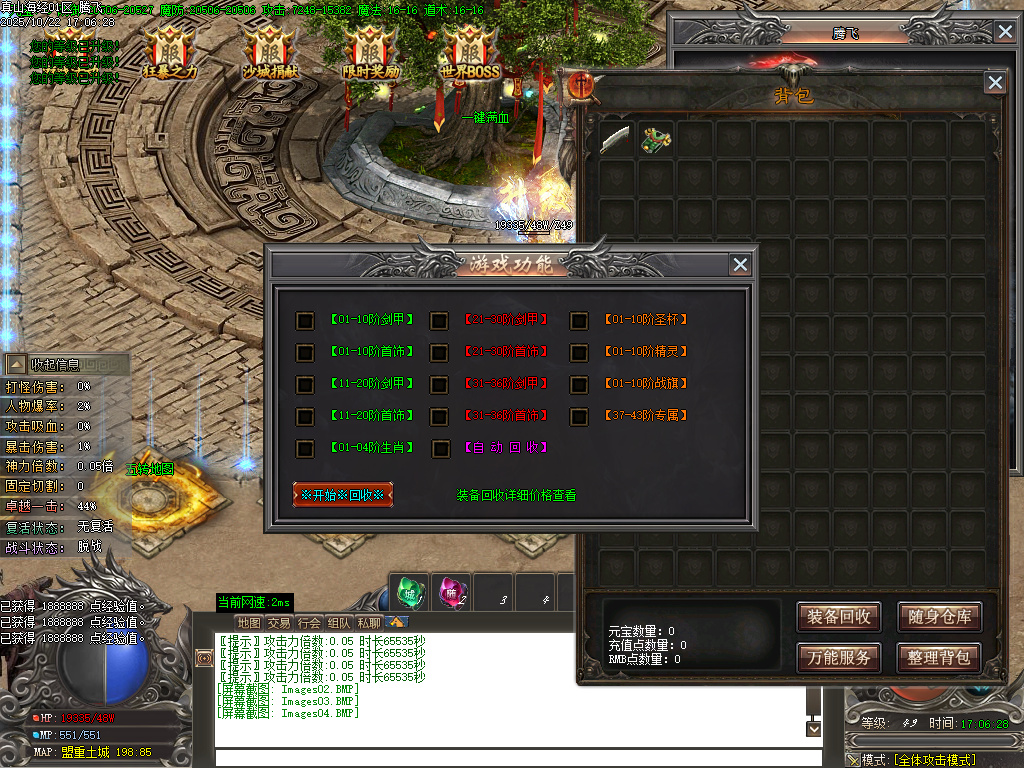Open the 世界BOSS event icon
This screenshot has width=1024, height=768.
[469, 53]
